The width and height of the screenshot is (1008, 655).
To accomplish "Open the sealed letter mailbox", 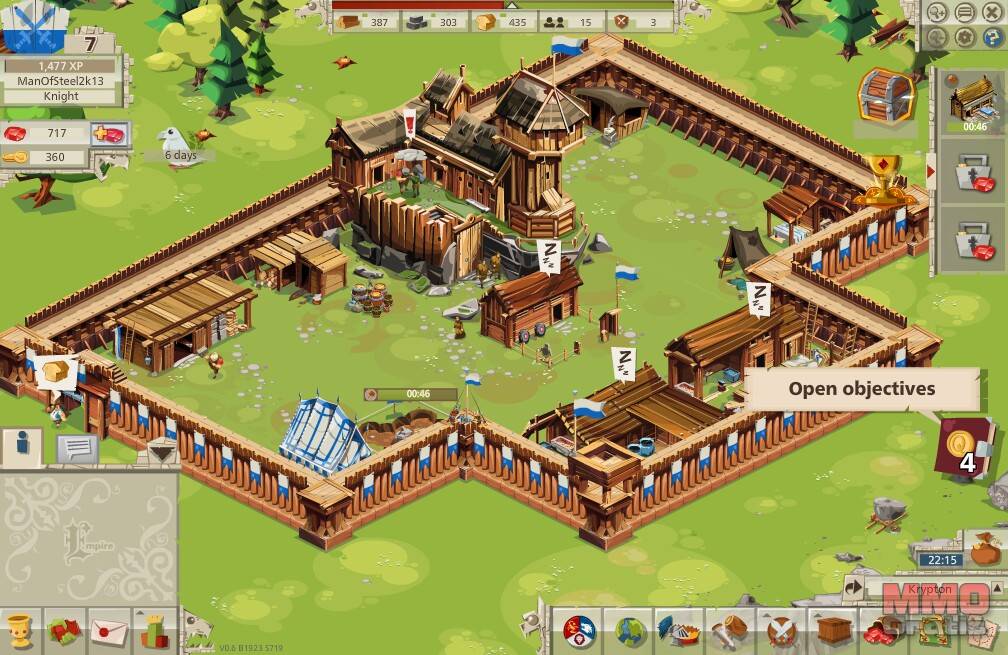I will coord(109,632).
